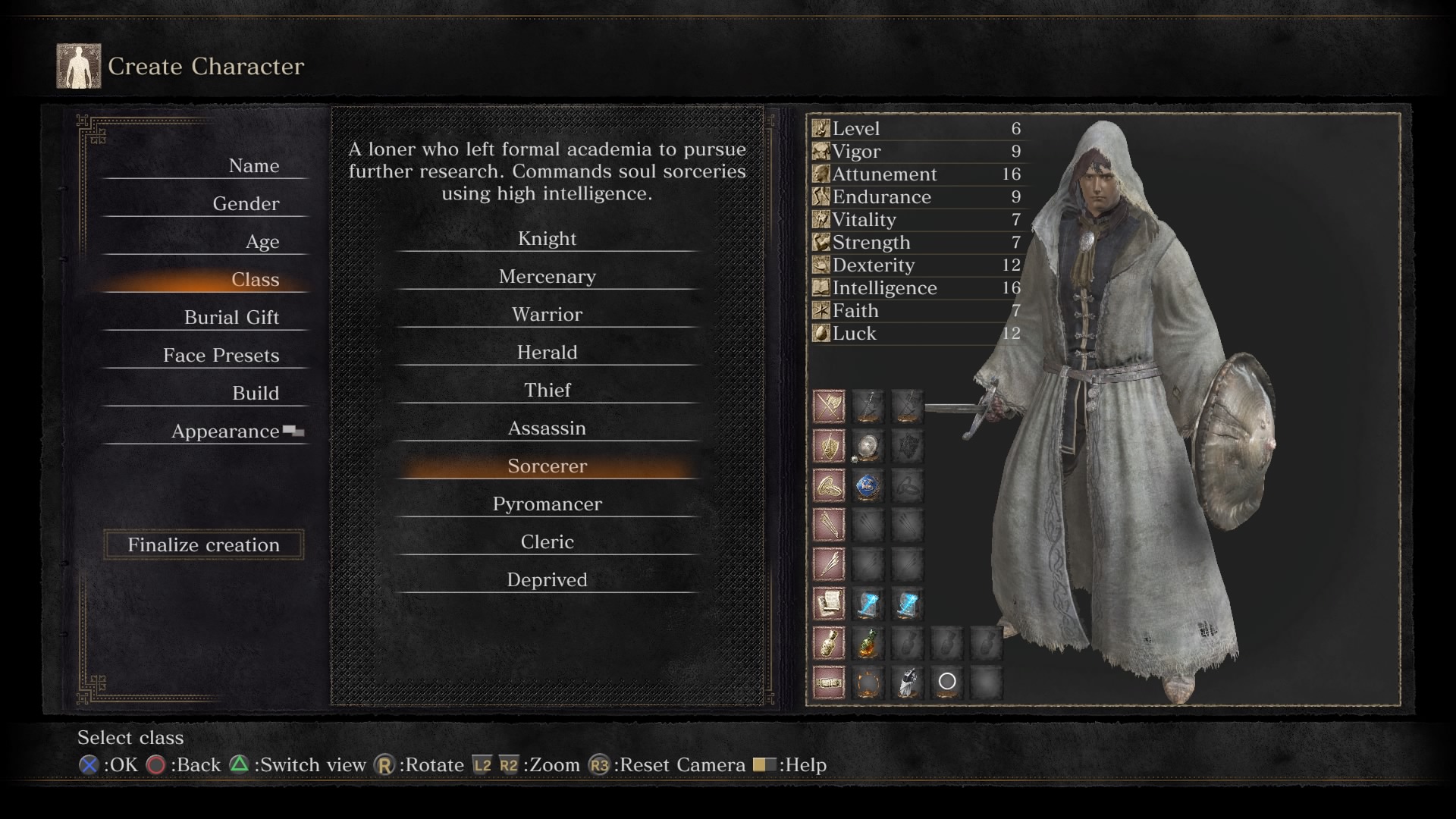Pick the Warrior class
Viewport: 1456px width, 819px height.
click(x=547, y=315)
